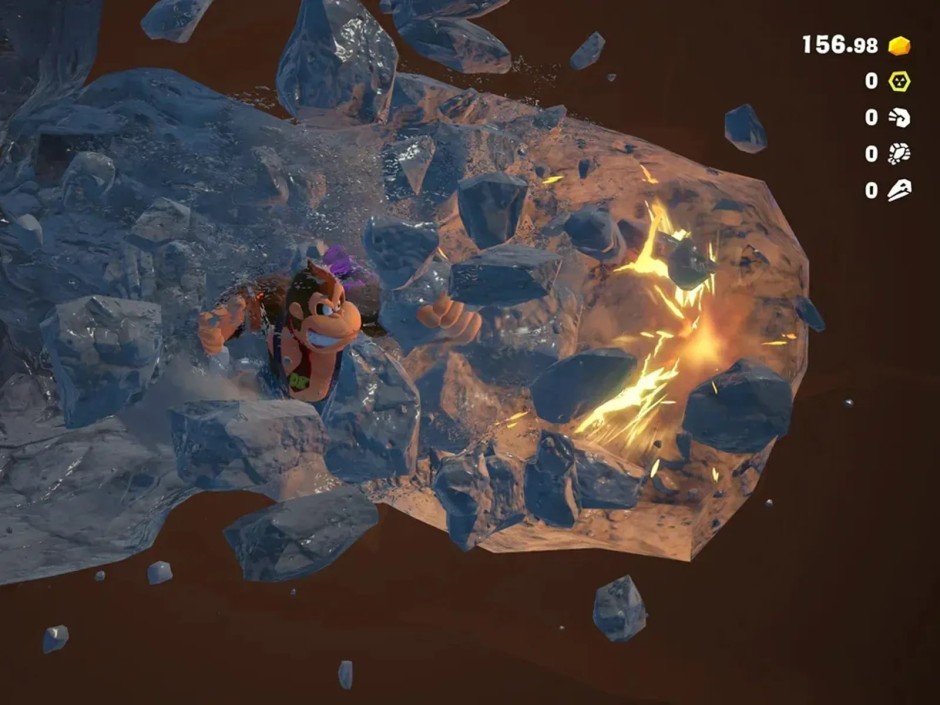Click the white punching fist icon
The height and width of the screenshot is (705, 940).
[x=899, y=117]
